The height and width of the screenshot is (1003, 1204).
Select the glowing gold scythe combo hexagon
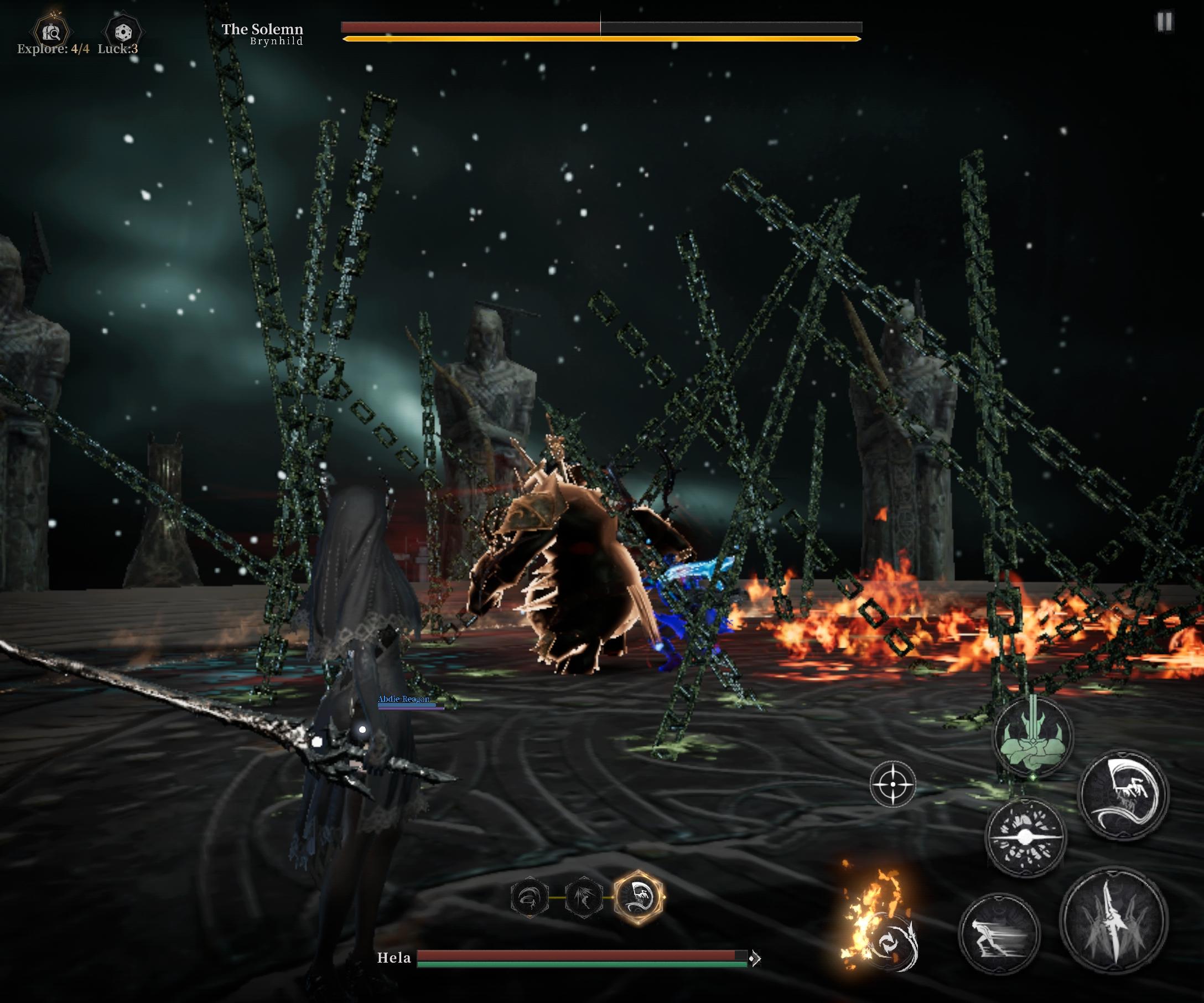click(639, 897)
